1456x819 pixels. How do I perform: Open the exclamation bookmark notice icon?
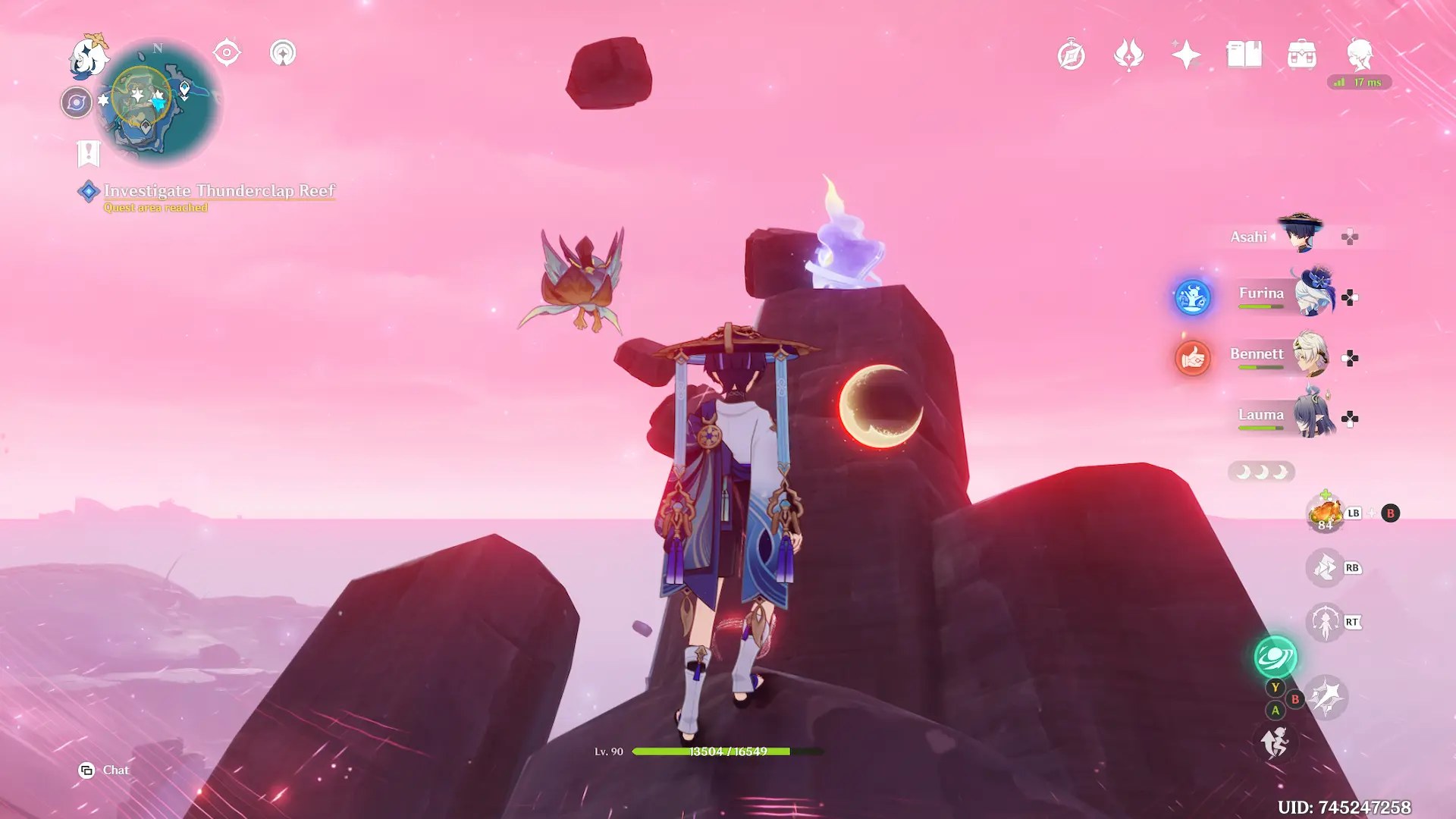coord(89,153)
